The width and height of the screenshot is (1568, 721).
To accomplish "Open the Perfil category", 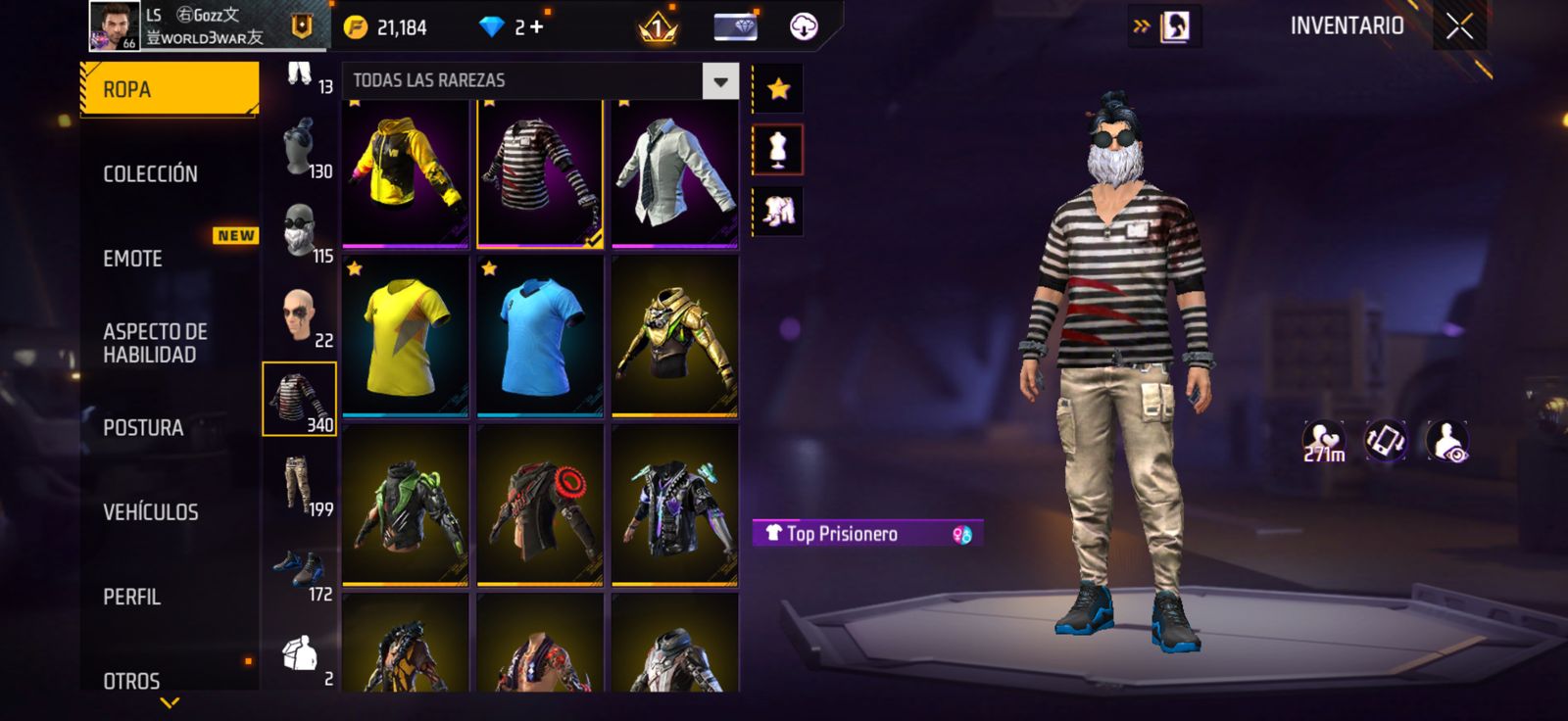I will (132, 597).
